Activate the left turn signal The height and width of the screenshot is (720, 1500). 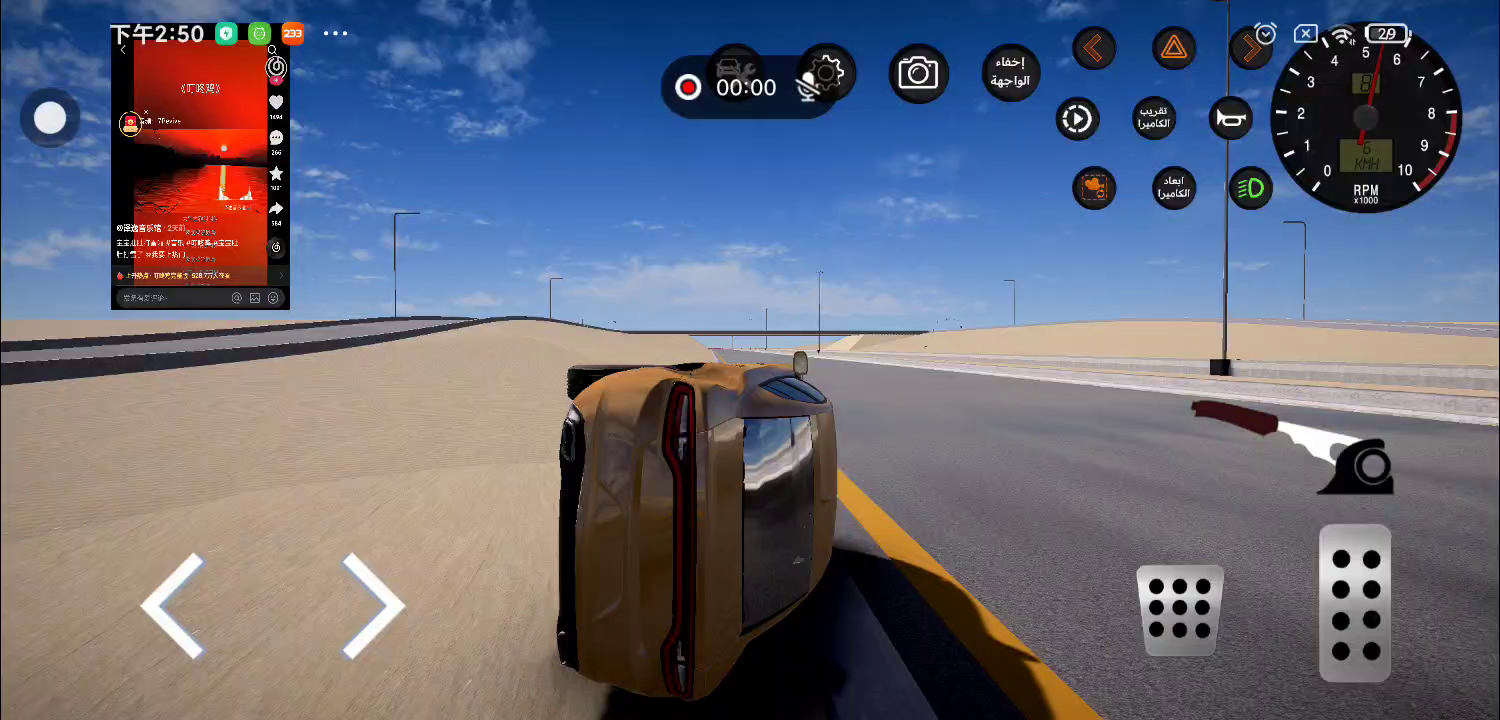coord(1094,48)
